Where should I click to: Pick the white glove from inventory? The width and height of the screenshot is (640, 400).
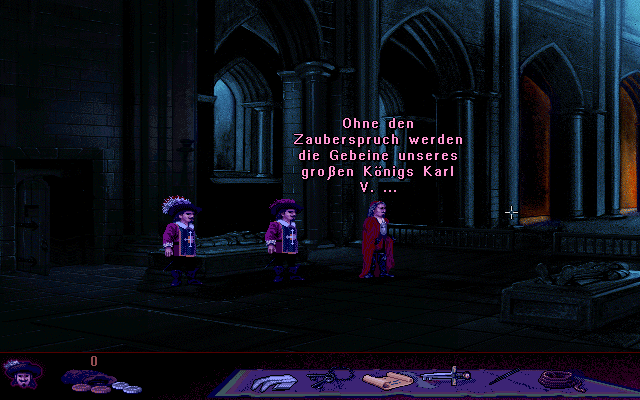pyautogui.click(x=270, y=381)
